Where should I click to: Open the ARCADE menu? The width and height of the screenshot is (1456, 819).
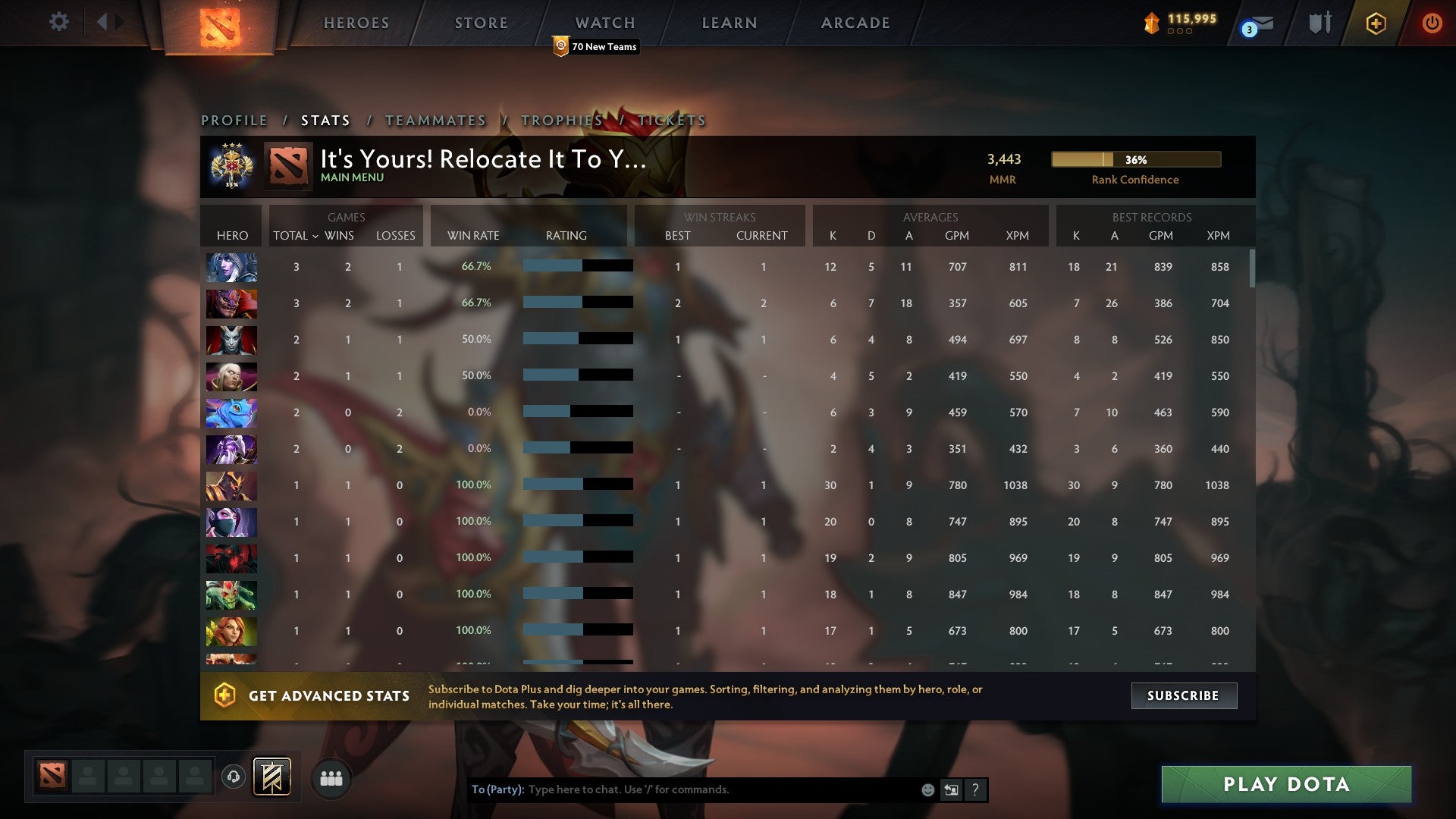[x=855, y=23]
